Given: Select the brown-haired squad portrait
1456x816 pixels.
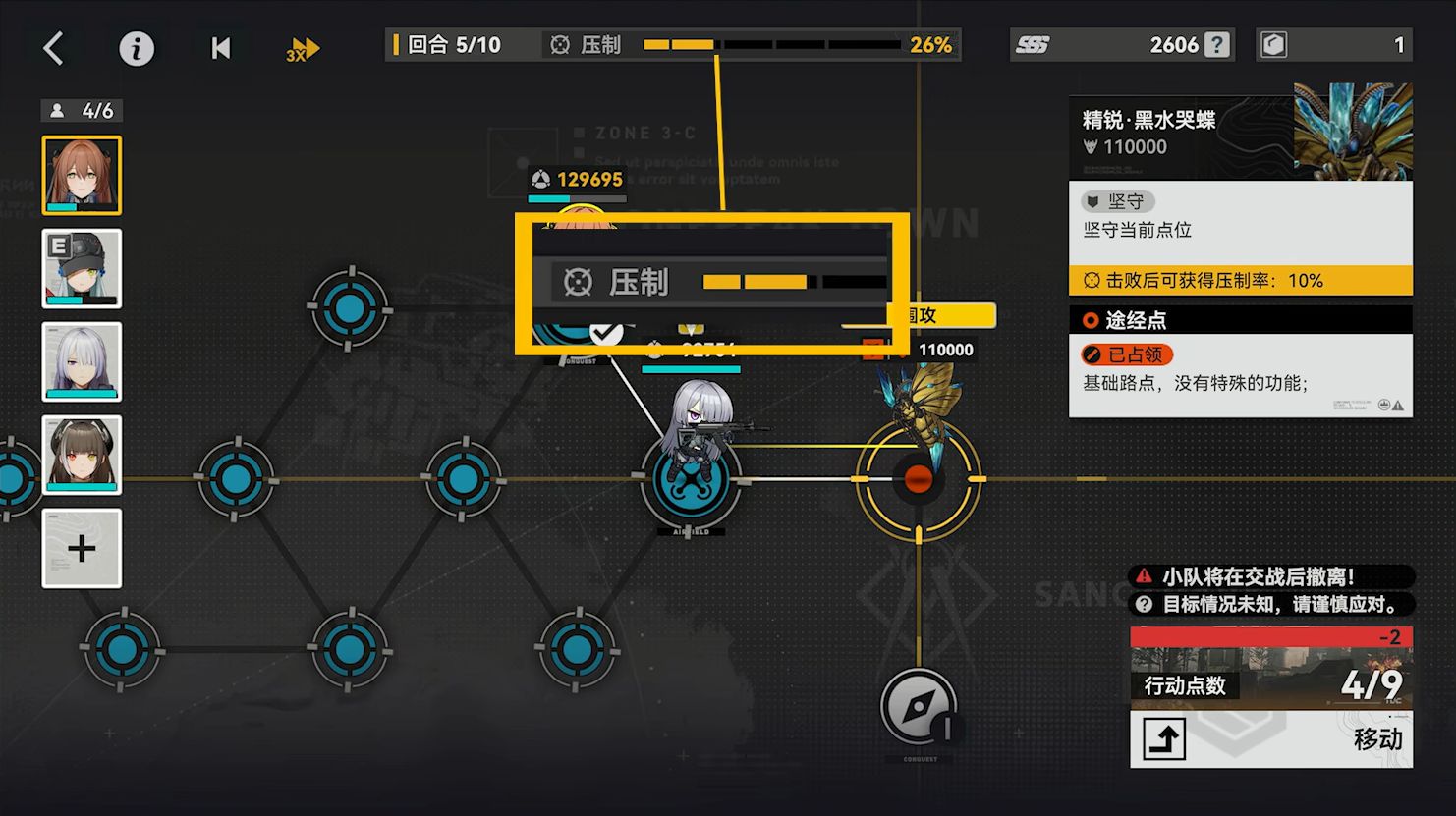Looking at the screenshot, I should click(x=82, y=175).
